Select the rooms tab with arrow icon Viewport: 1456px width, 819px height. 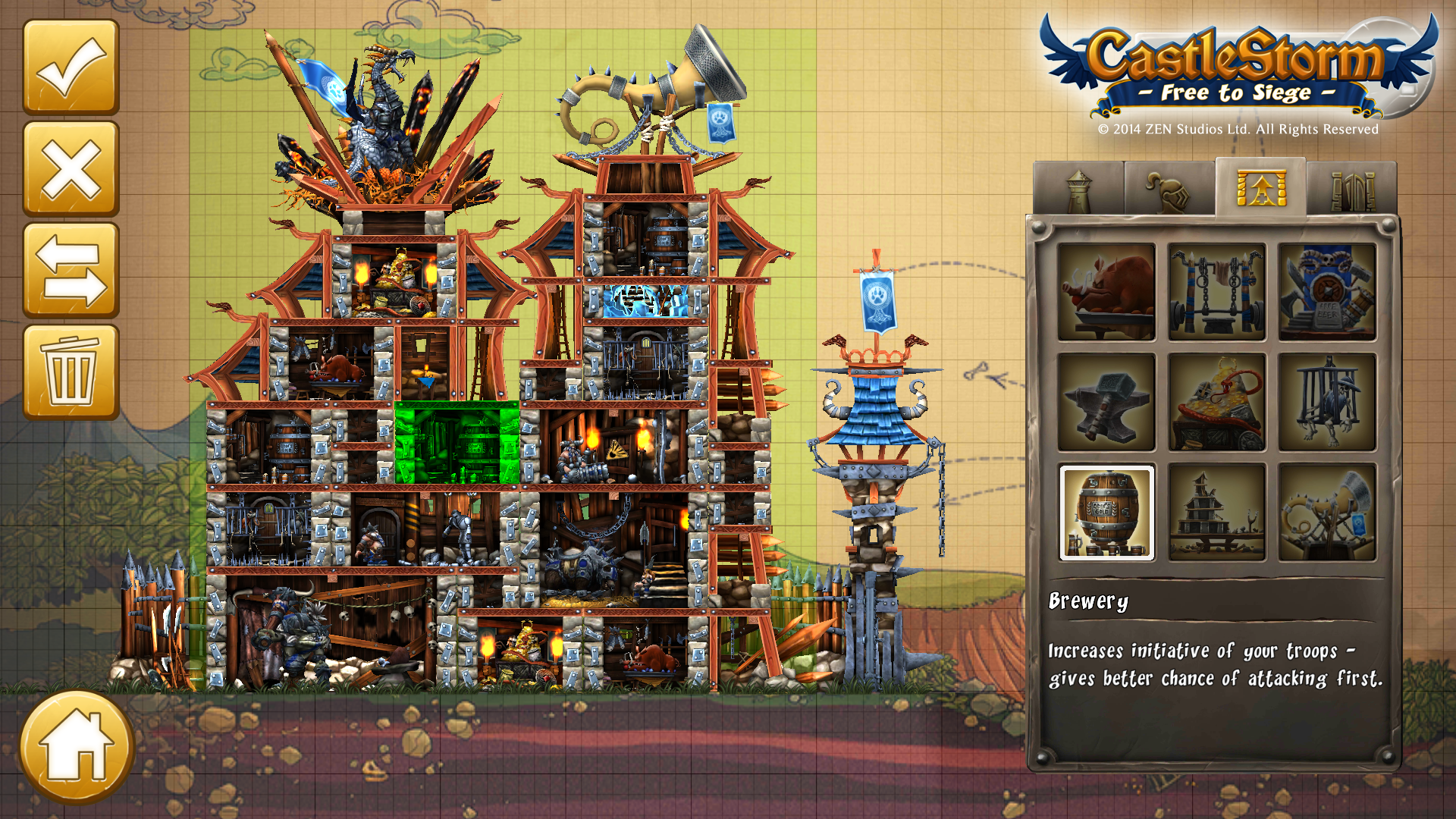(1260, 188)
